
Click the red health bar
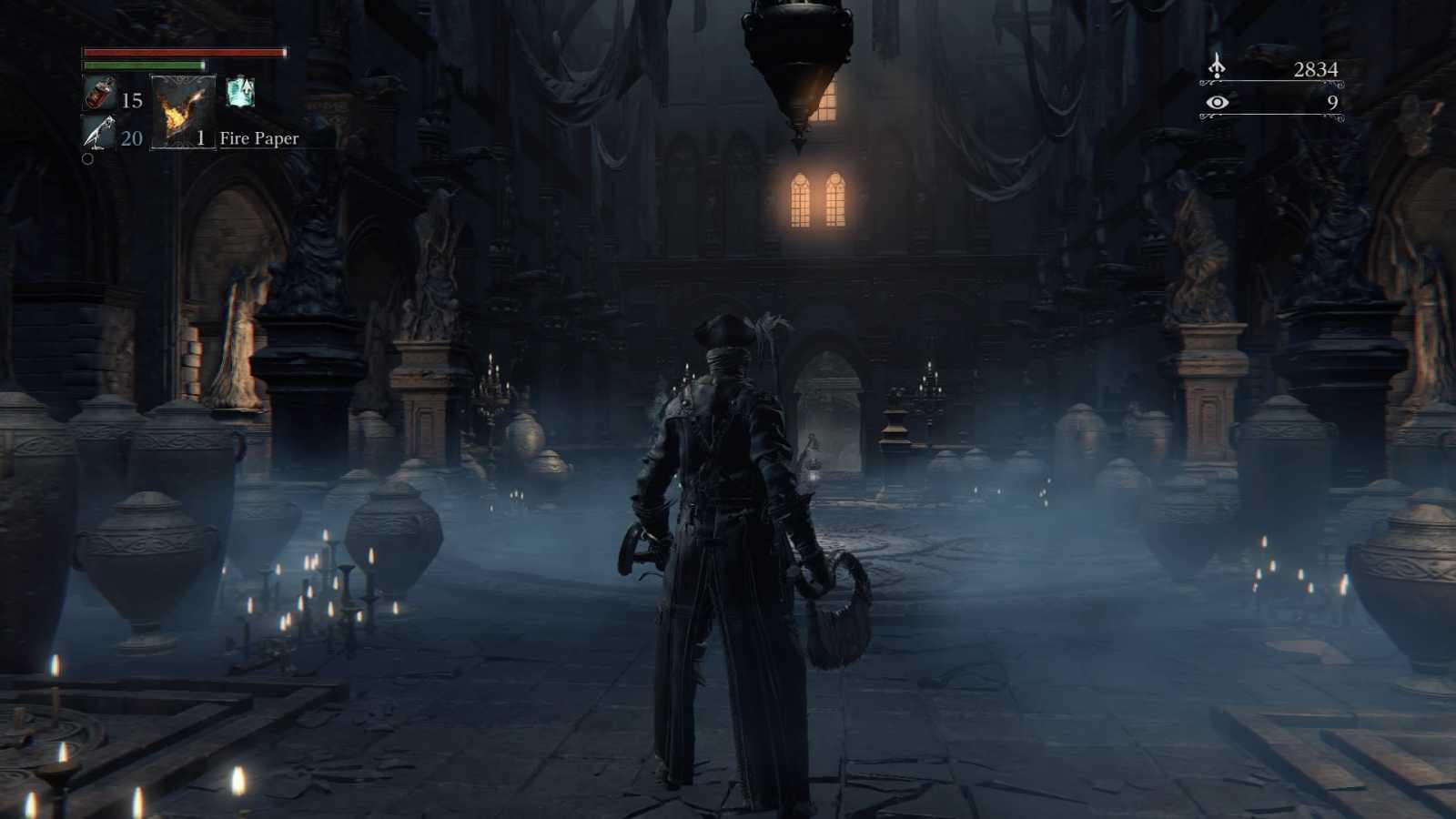[x=182, y=53]
